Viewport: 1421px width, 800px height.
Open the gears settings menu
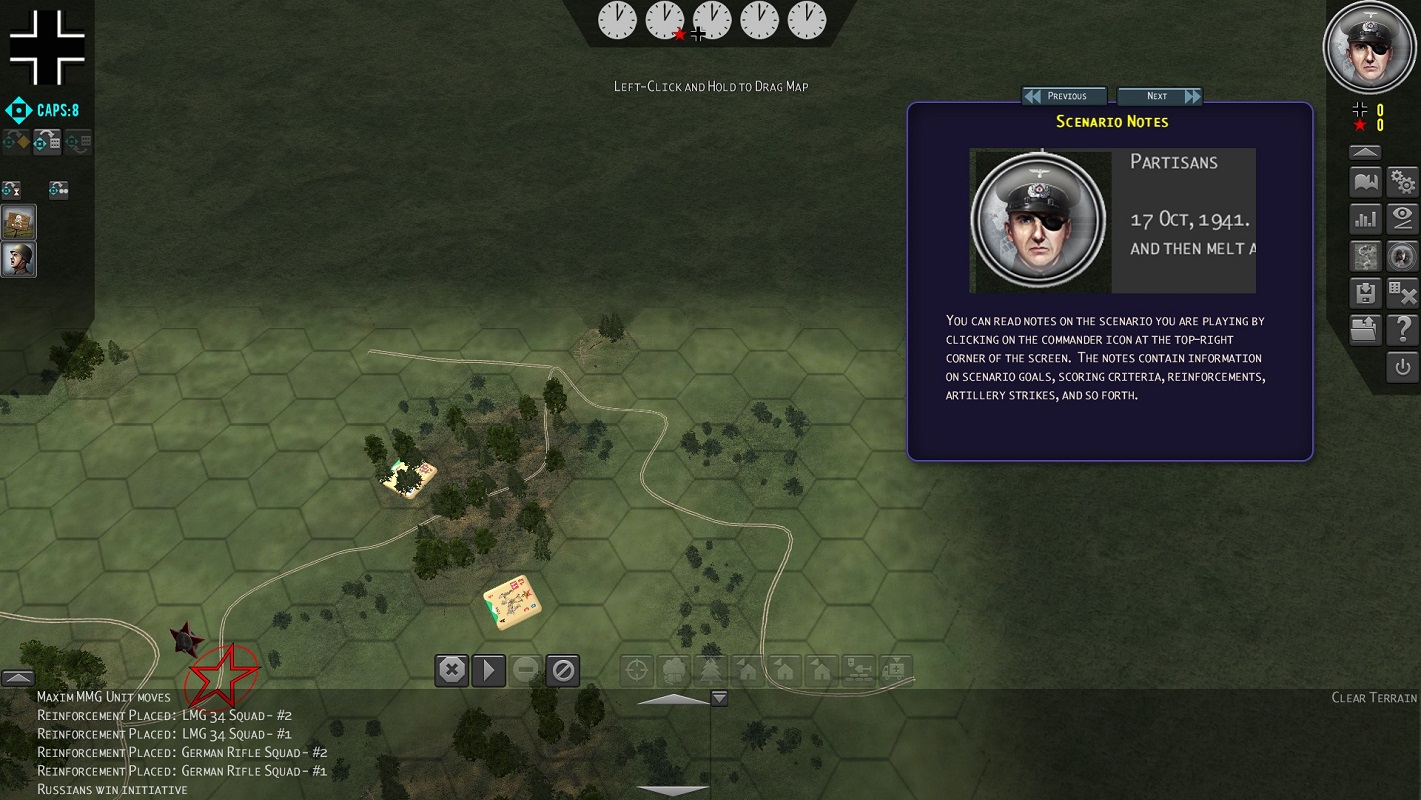[1403, 183]
